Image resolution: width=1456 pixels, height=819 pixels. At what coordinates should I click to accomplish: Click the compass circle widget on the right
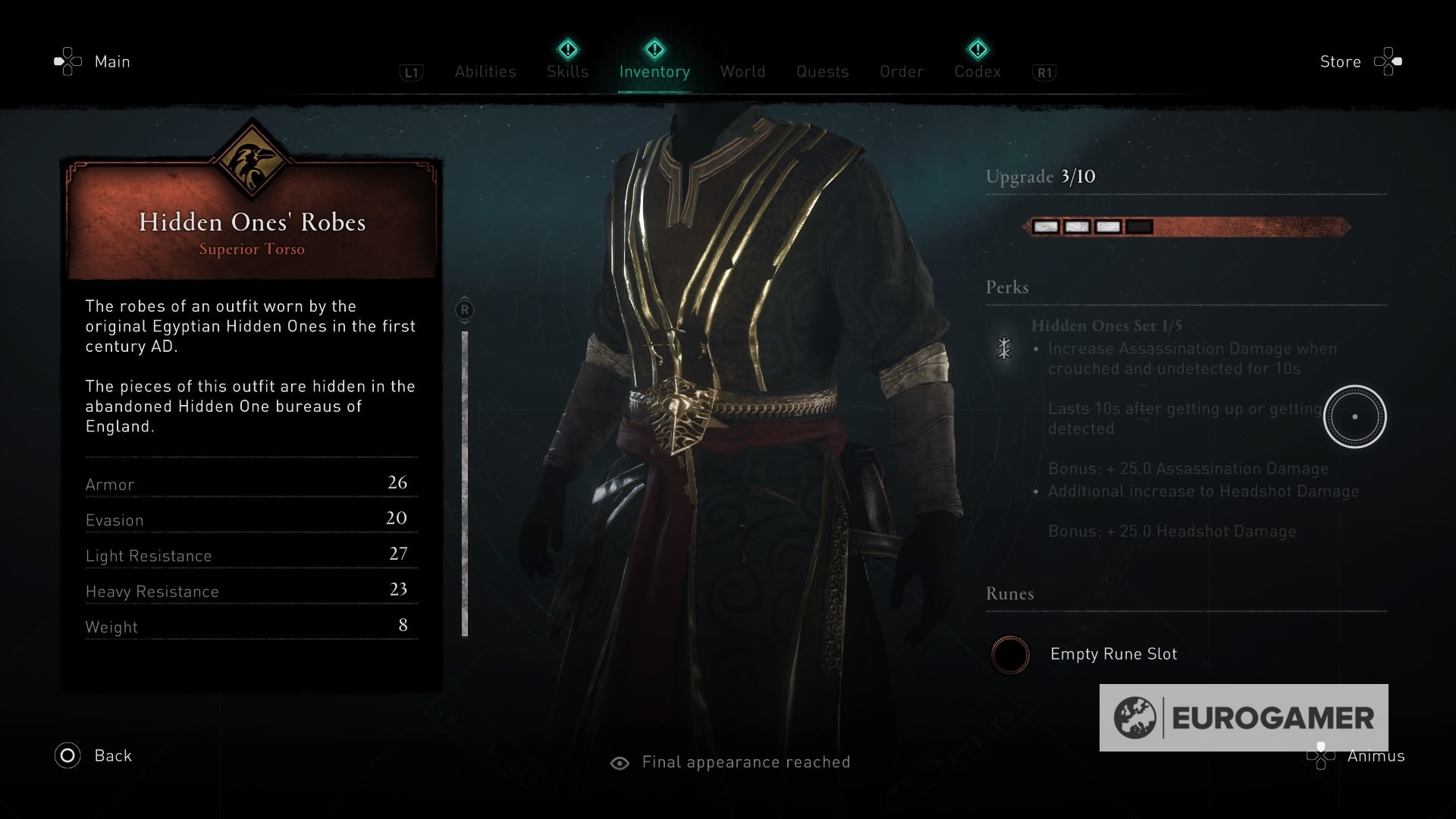pyautogui.click(x=1355, y=416)
